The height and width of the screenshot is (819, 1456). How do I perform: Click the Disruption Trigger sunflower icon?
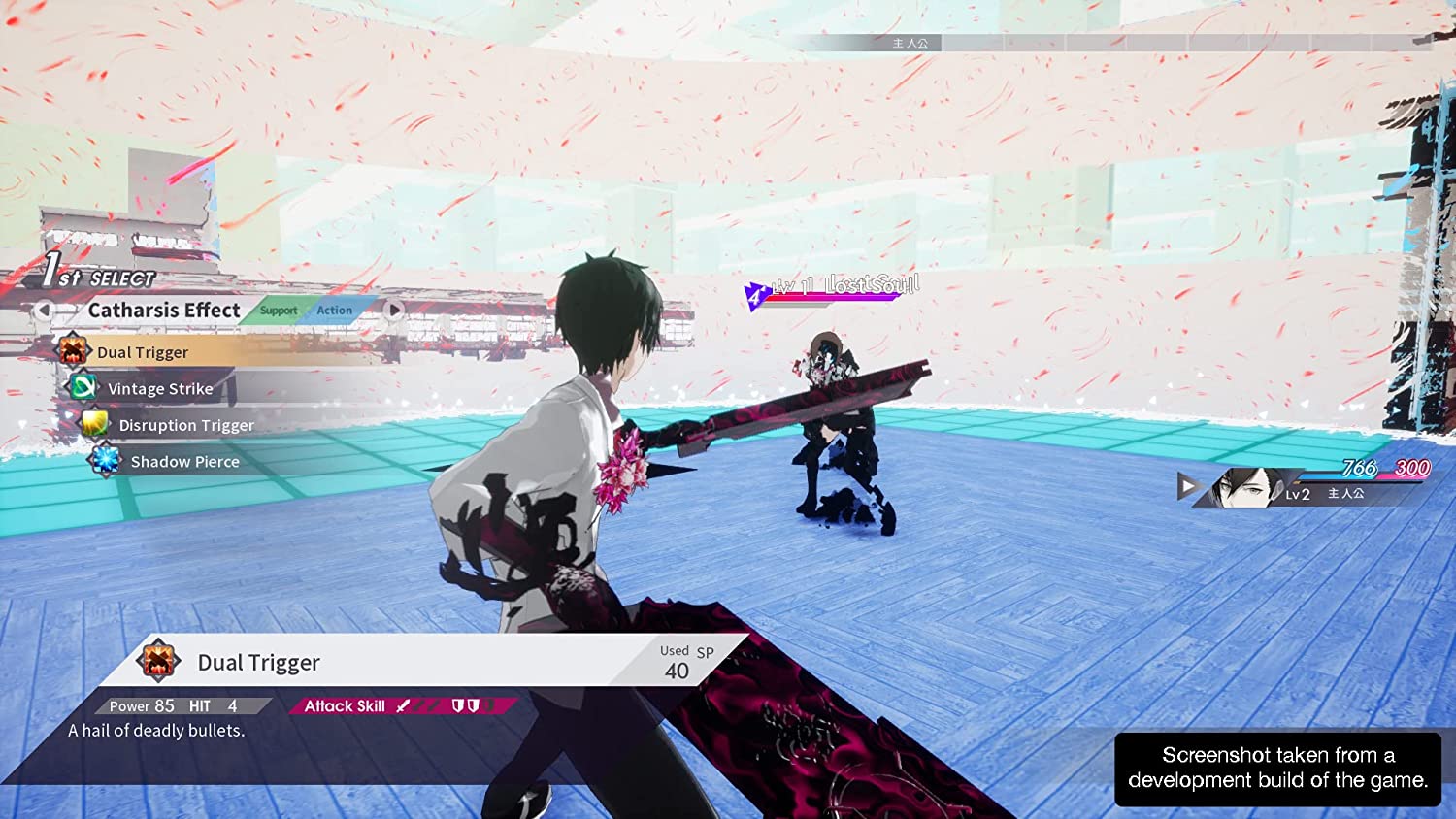[x=94, y=424]
